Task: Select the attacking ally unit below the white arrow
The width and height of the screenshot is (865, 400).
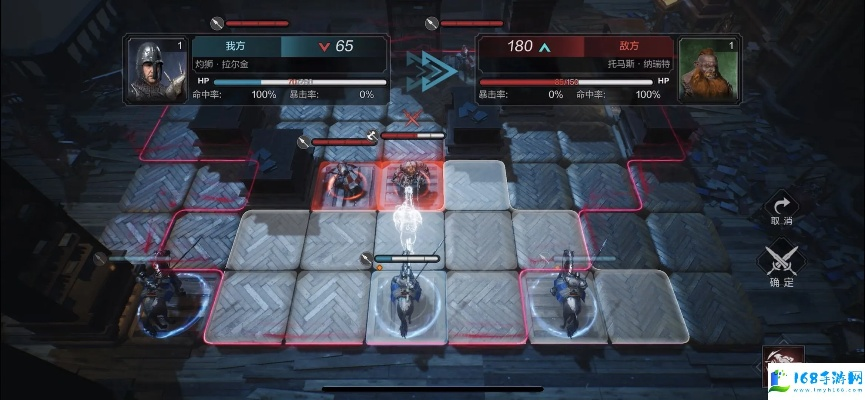Action: (x=407, y=298)
